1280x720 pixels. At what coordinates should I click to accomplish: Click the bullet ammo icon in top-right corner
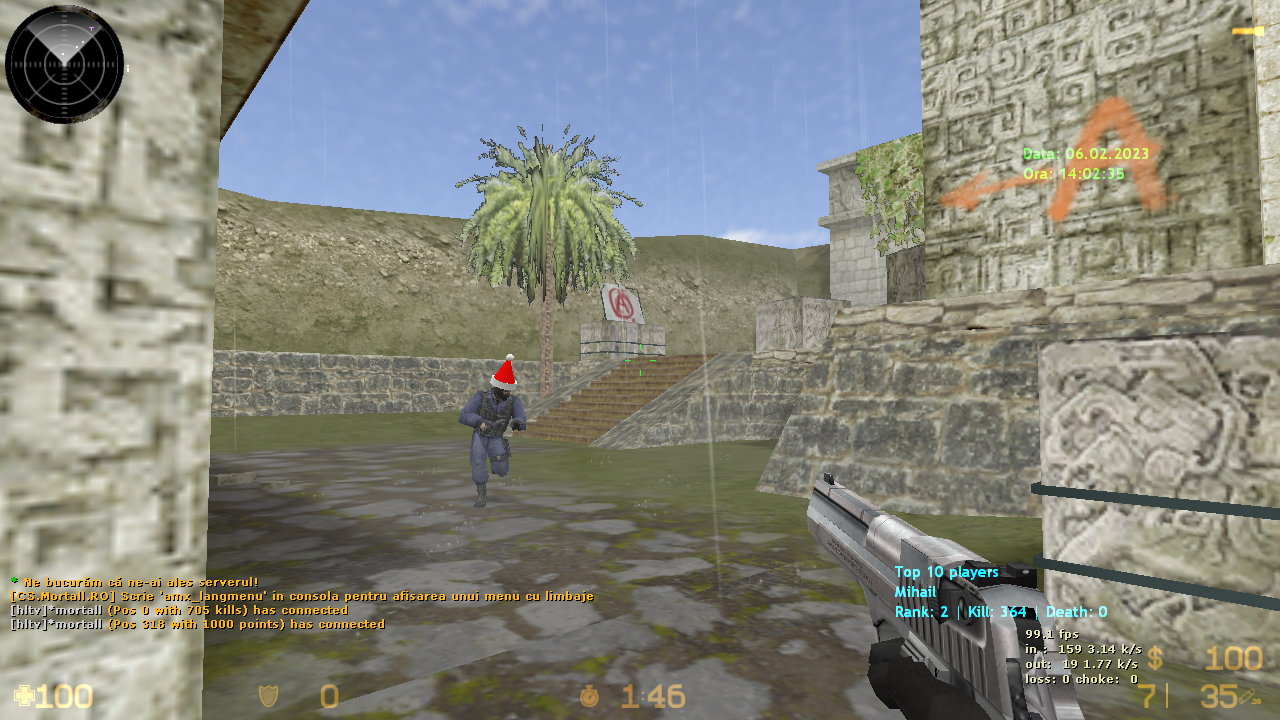pos(1250,31)
